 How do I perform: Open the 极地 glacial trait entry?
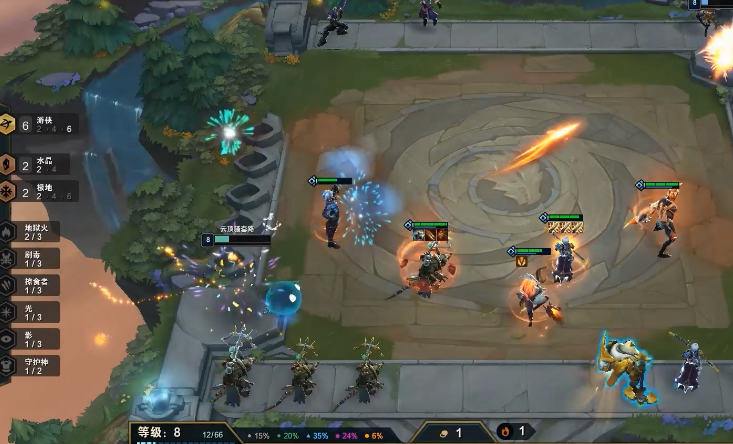pyautogui.click(x=40, y=192)
